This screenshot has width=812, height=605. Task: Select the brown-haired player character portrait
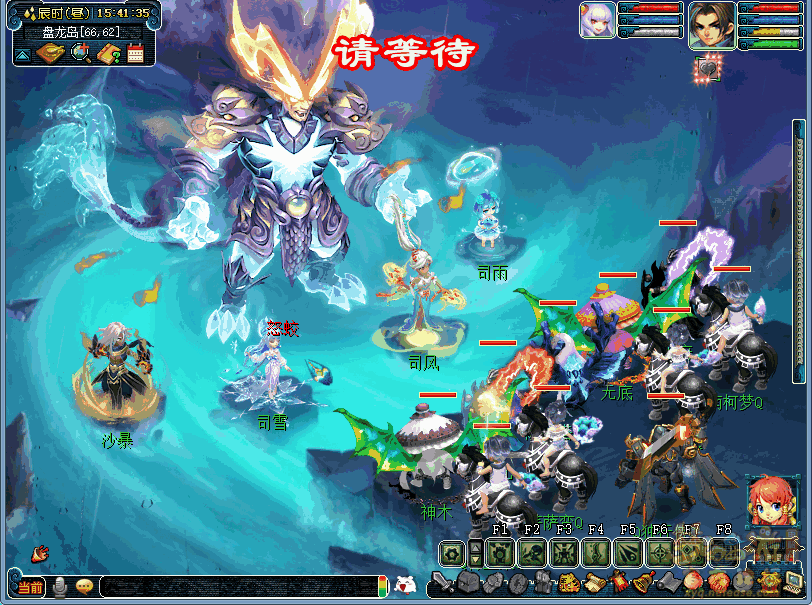click(711, 24)
